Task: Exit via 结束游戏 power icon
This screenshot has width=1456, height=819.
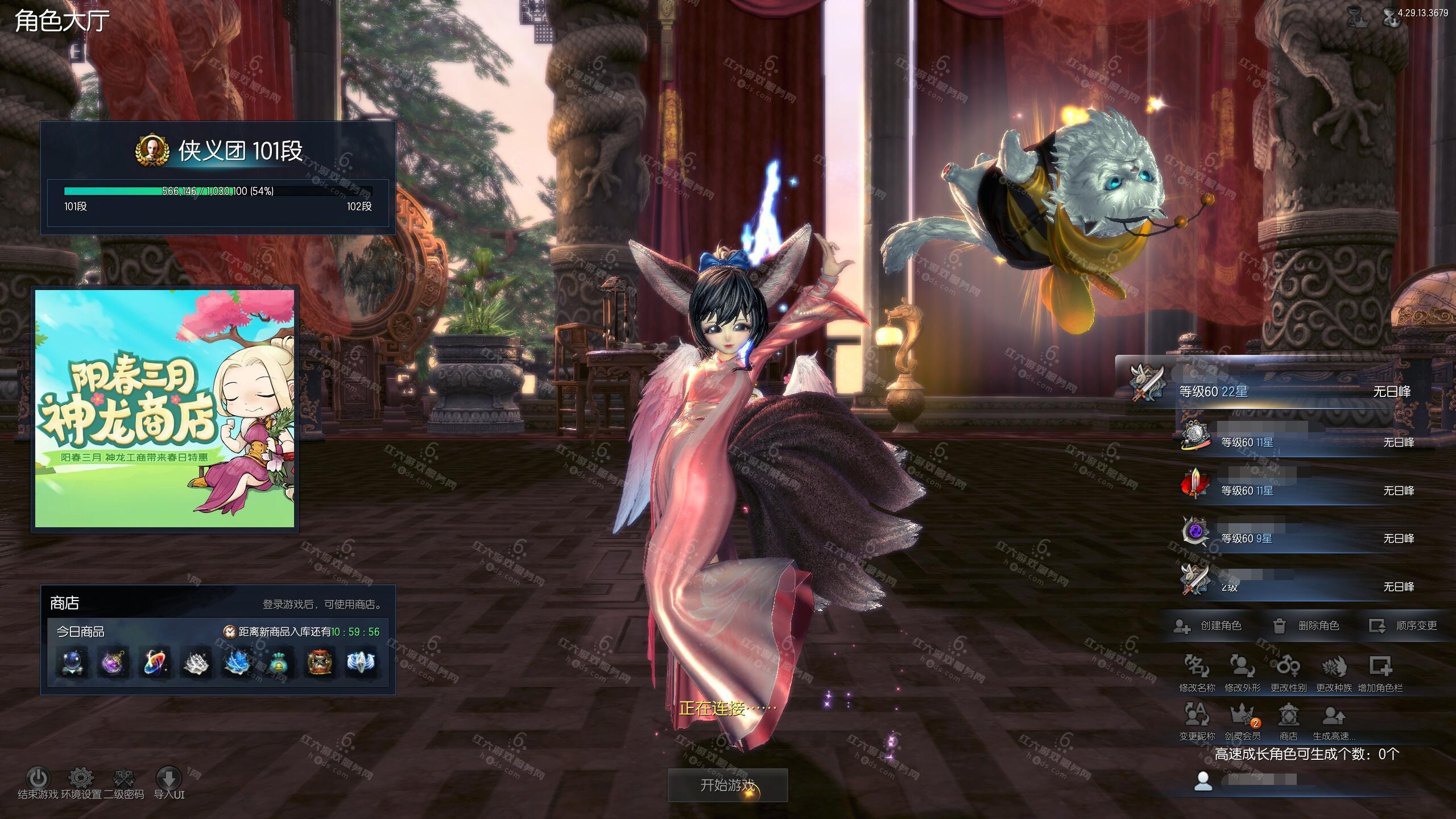Action: [38, 779]
